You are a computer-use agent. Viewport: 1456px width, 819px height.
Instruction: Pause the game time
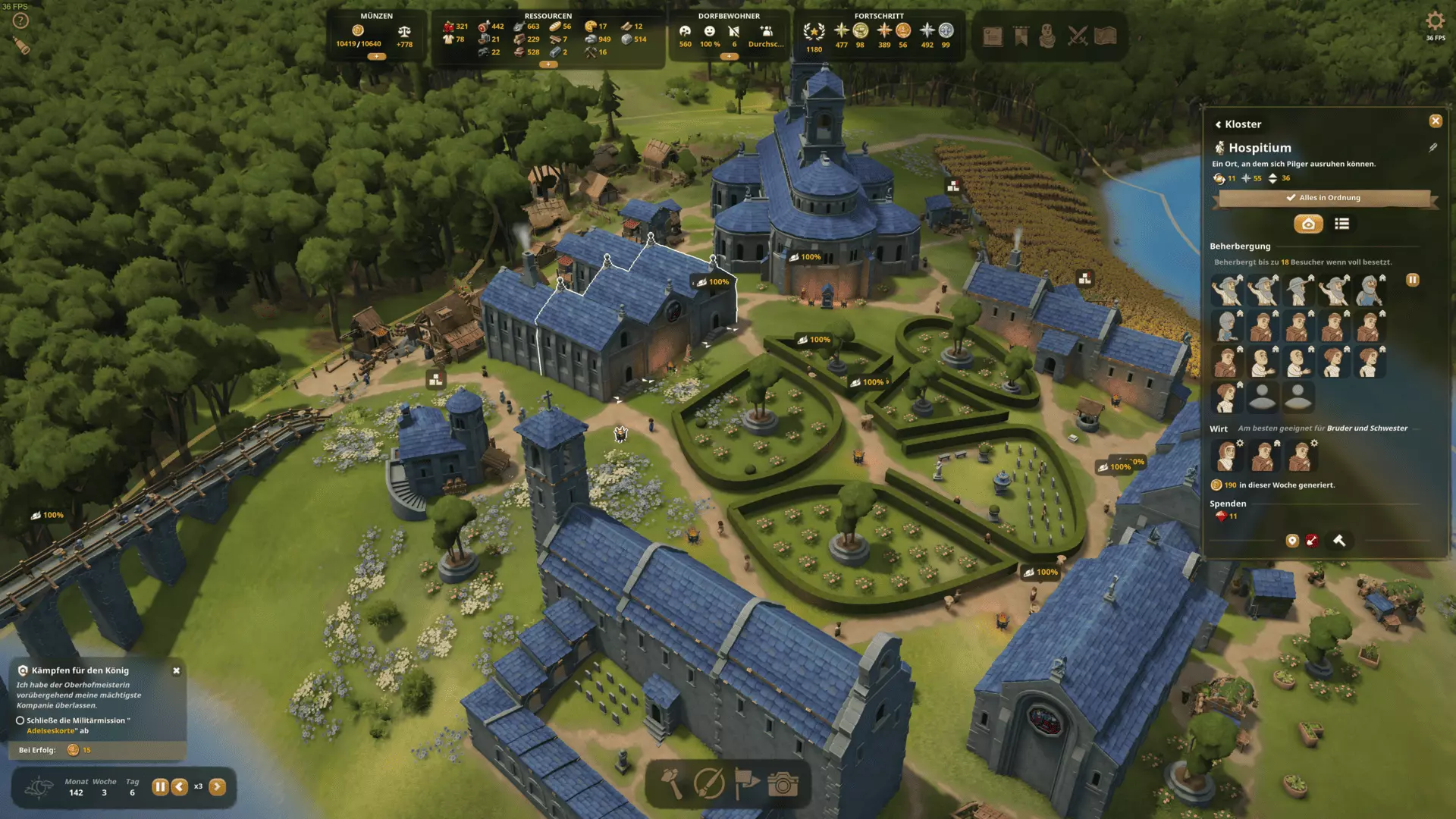[160, 786]
